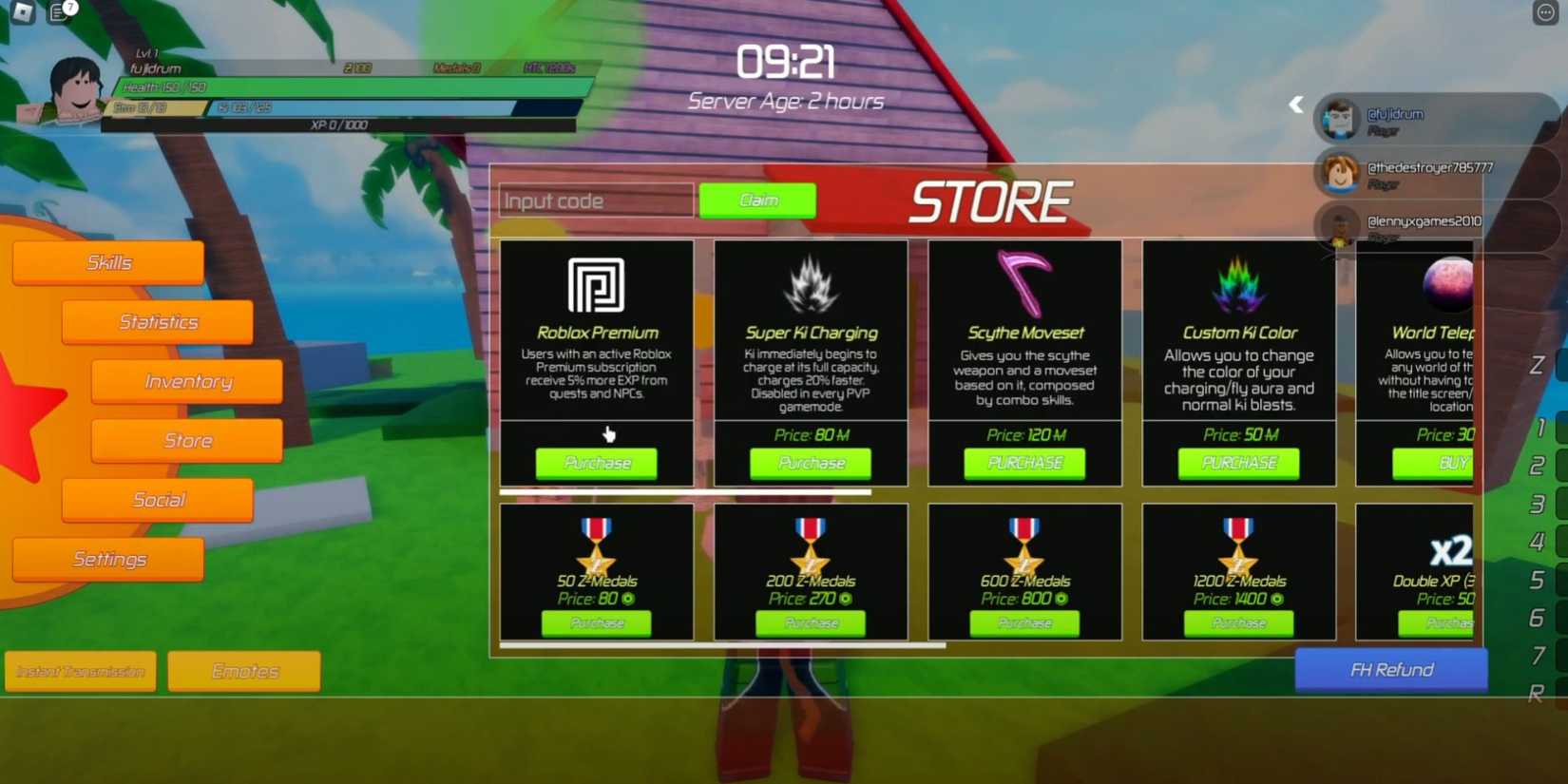Collapse the player list with the chevron
Viewport: 1568px width, 784px height.
[x=1295, y=105]
